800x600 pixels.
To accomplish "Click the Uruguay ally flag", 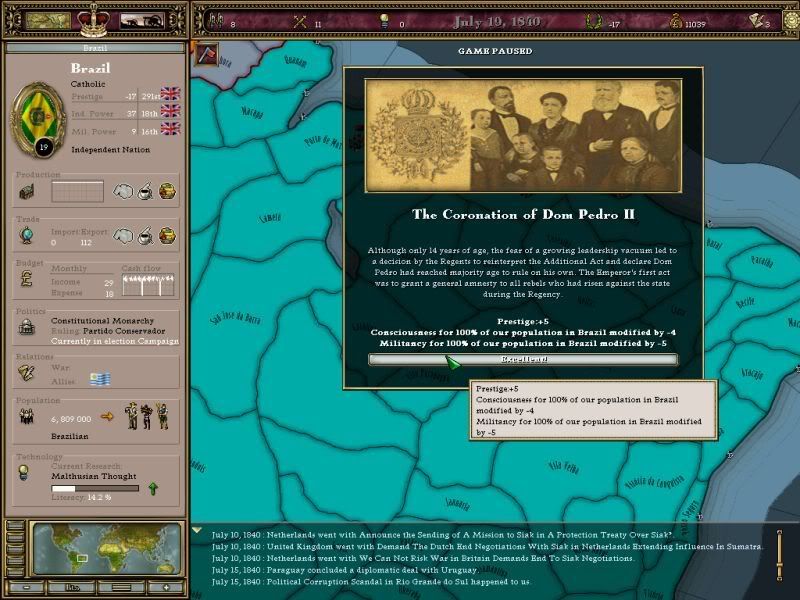I will click(x=100, y=379).
